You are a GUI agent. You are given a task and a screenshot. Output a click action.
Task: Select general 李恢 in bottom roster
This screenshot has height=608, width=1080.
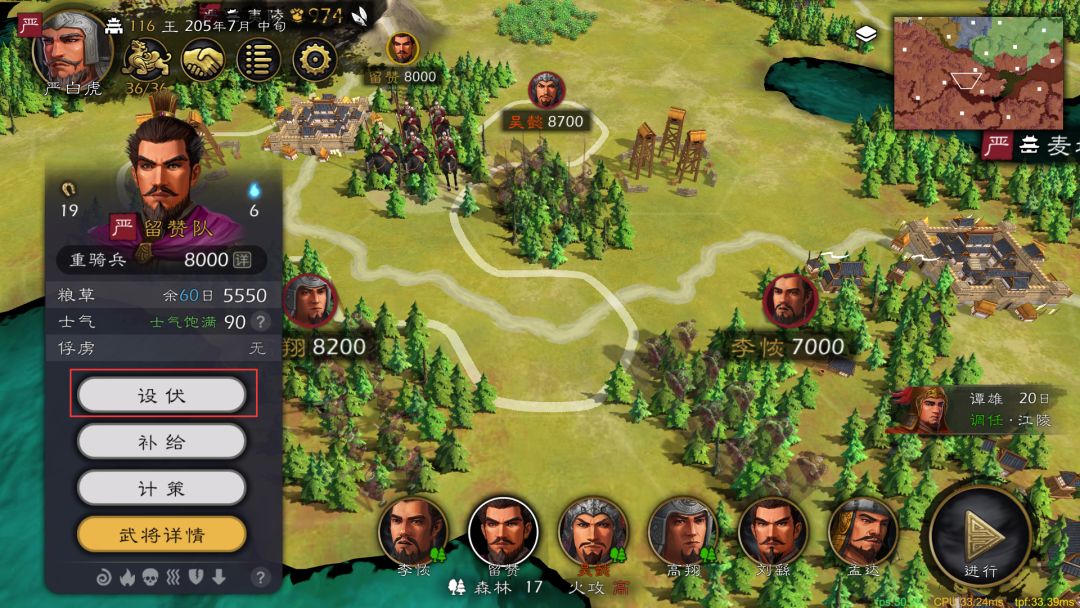pos(412,532)
